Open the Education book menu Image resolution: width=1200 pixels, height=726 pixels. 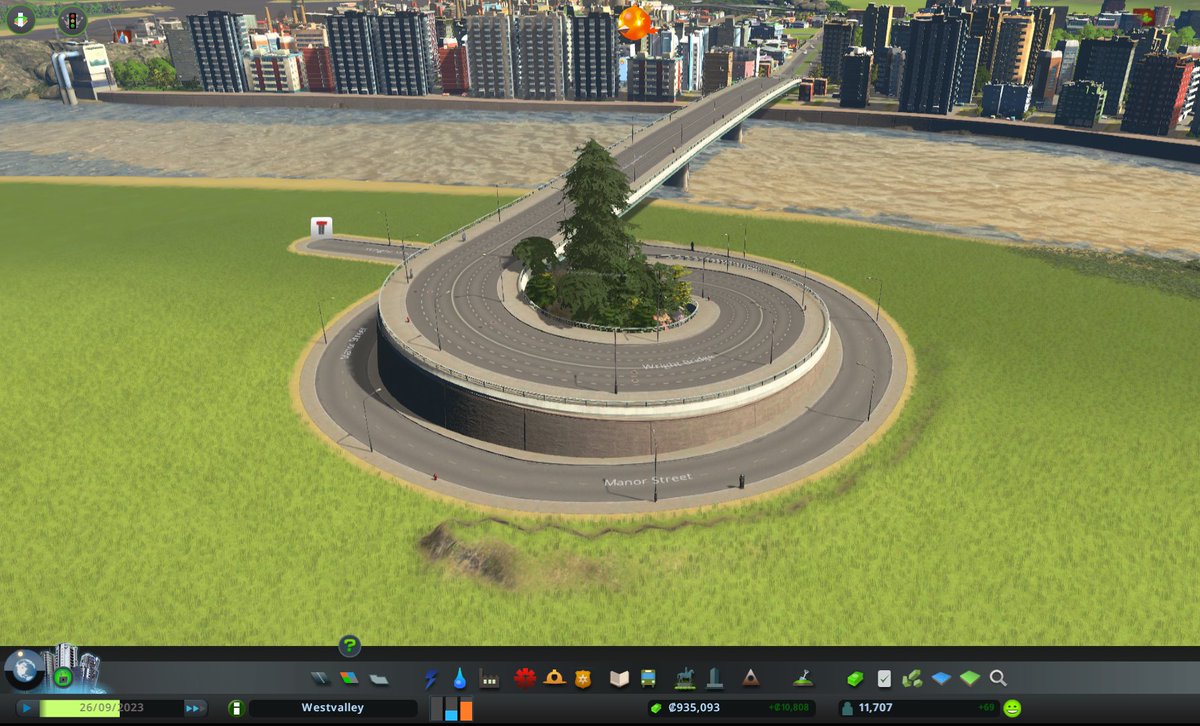619,678
